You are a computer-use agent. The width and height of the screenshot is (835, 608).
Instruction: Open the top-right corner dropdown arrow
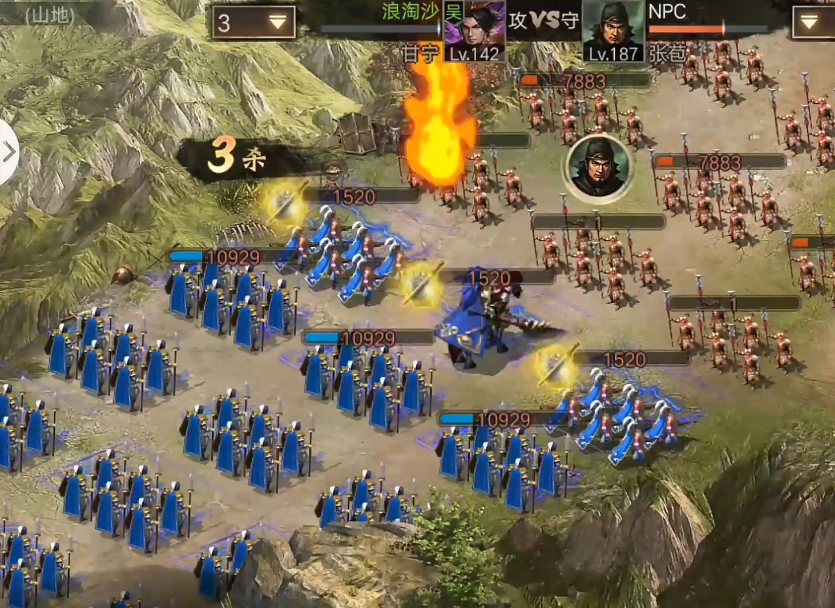click(812, 21)
